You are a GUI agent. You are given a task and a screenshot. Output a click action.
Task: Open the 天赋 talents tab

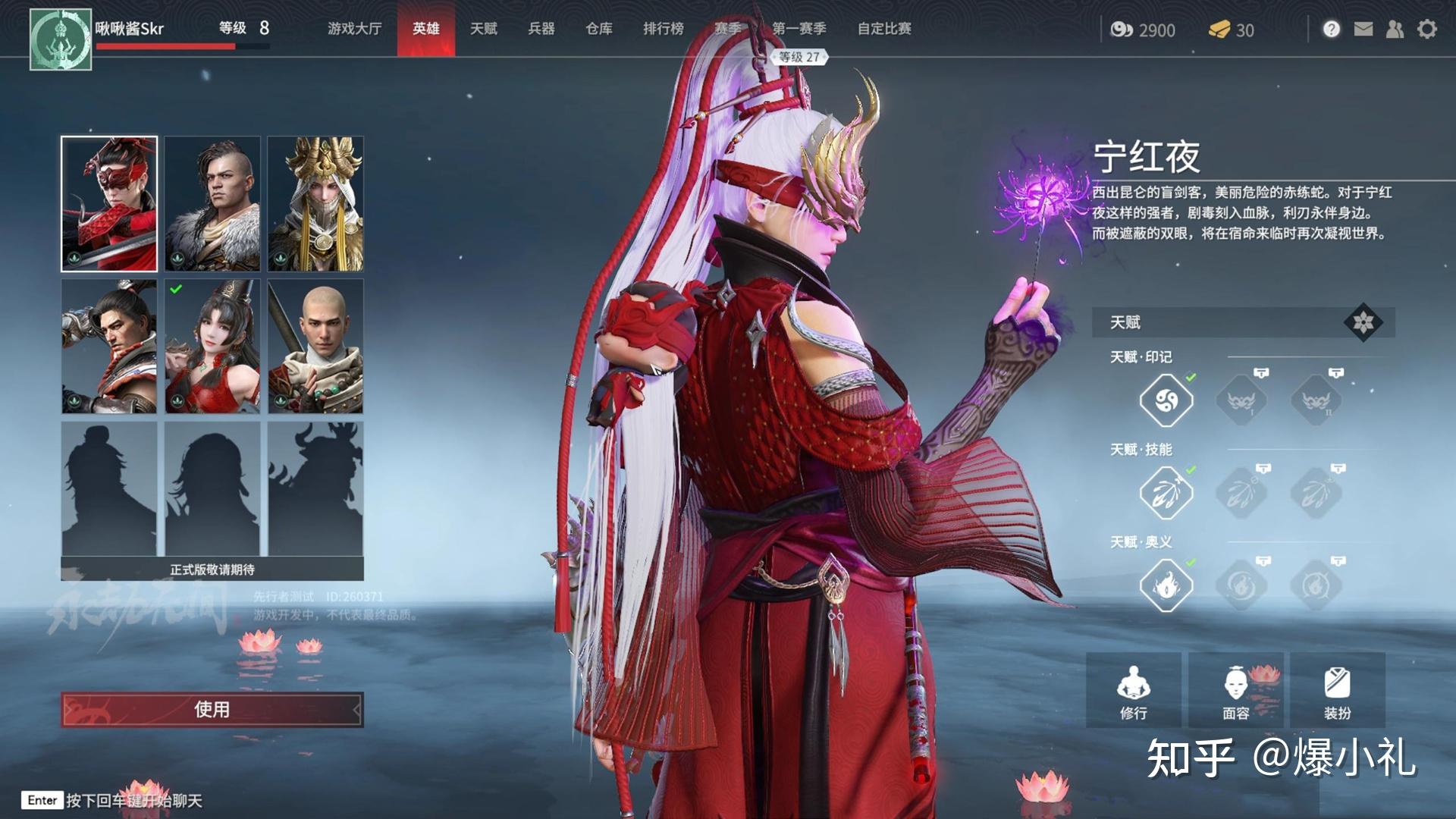pos(483,29)
